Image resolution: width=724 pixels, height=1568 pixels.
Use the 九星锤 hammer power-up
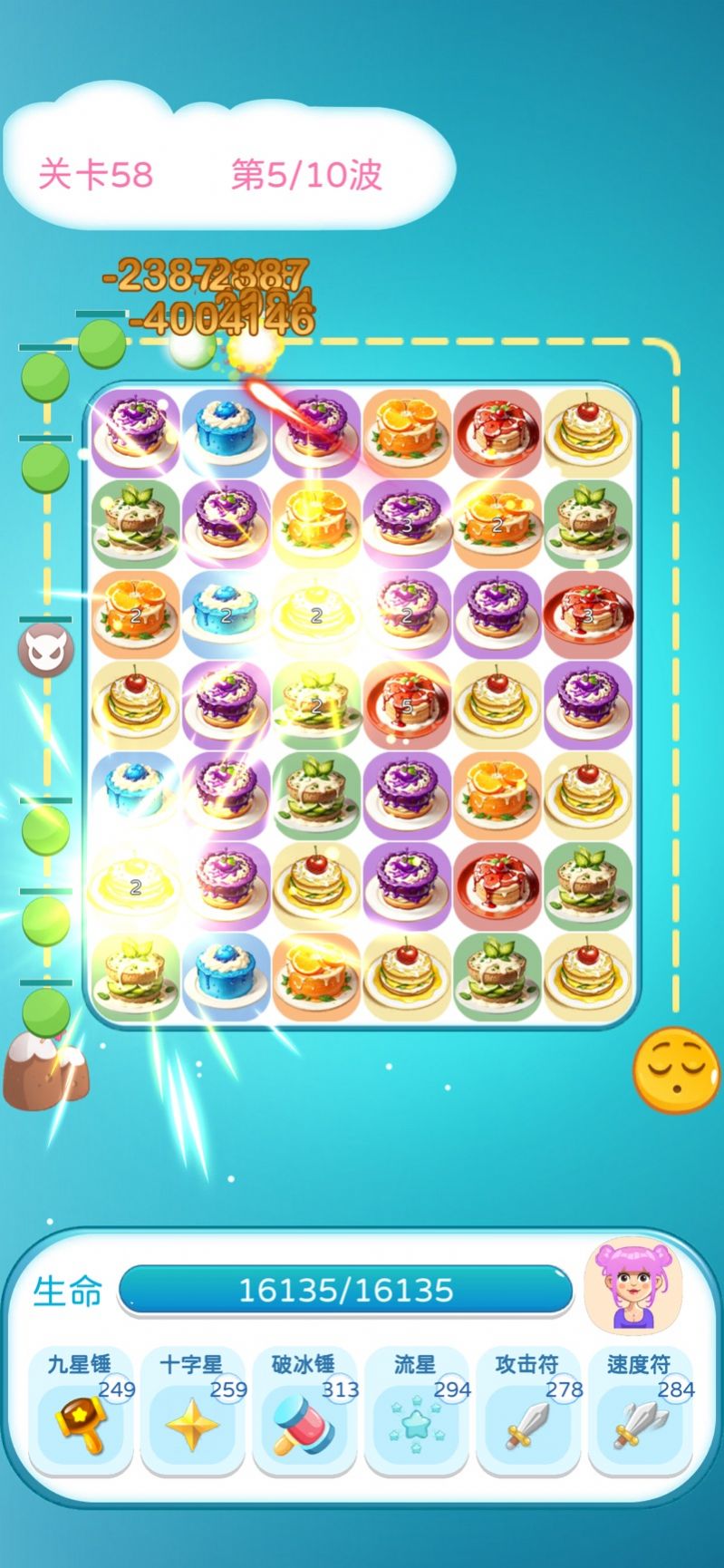click(81, 1411)
